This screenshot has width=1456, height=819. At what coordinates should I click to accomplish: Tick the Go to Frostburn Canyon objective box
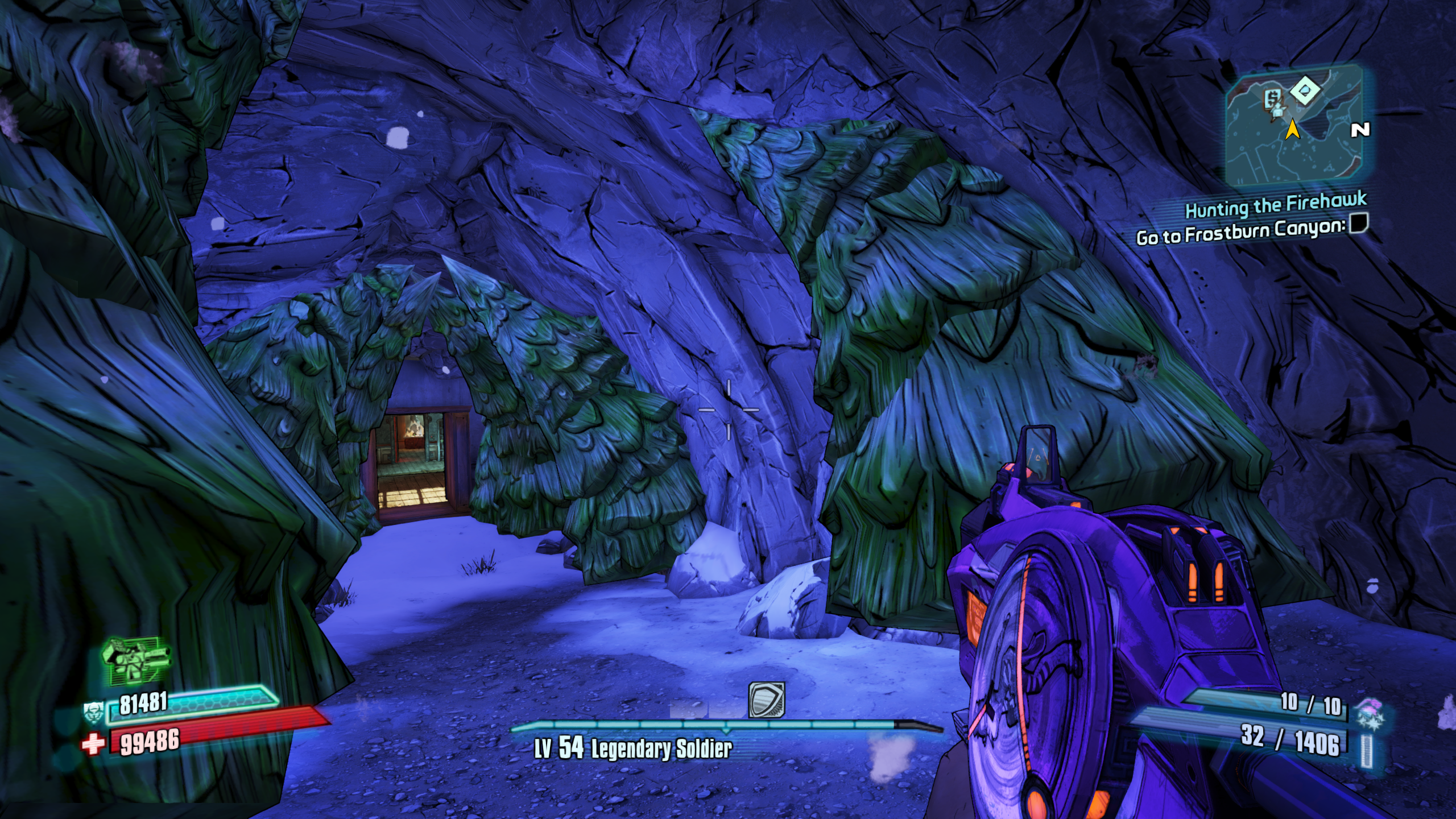1359,222
